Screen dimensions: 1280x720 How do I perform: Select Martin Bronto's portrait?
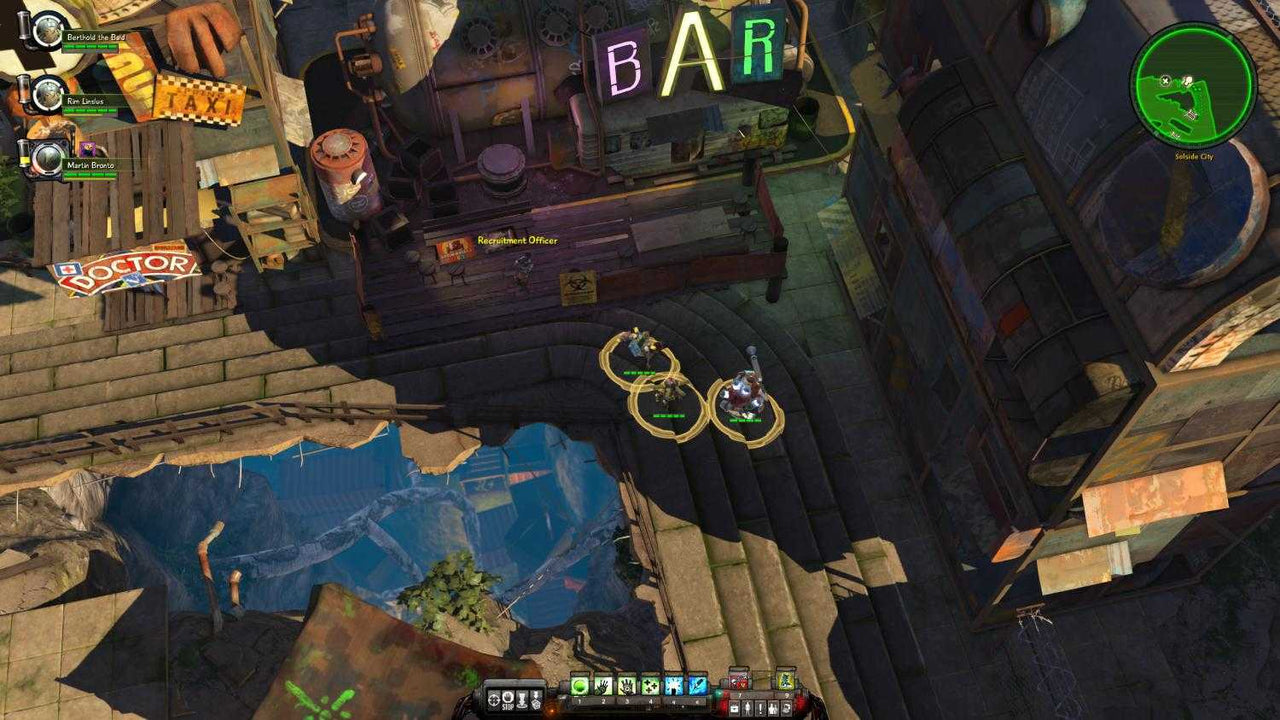(46, 157)
